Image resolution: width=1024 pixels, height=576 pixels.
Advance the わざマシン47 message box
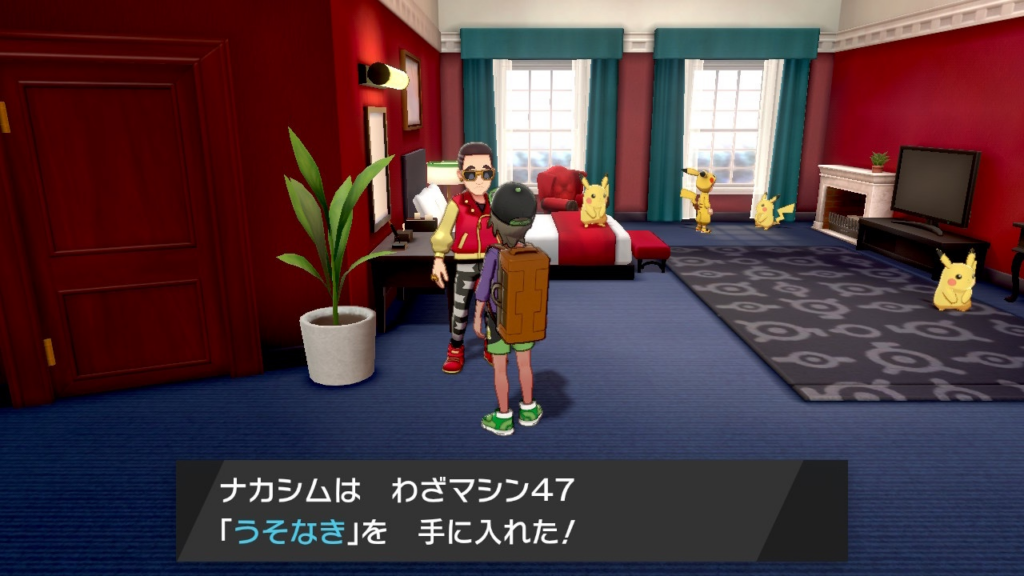(511, 510)
